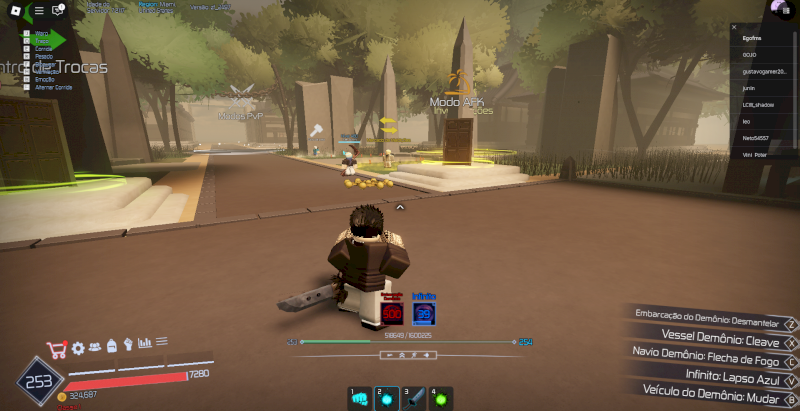Open settings via the gear icon
The width and height of the screenshot is (800, 411).
pyautogui.click(x=77, y=348)
